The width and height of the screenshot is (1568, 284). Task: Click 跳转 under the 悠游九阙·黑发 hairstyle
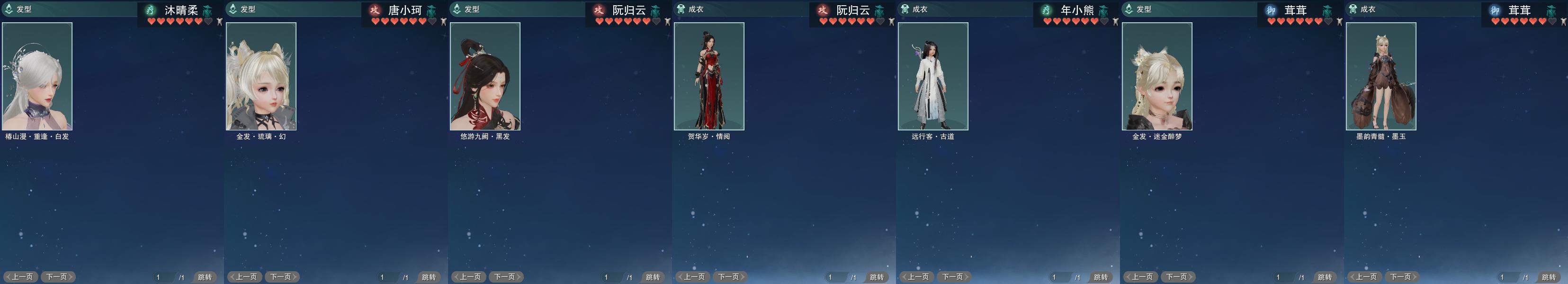coord(653,277)
